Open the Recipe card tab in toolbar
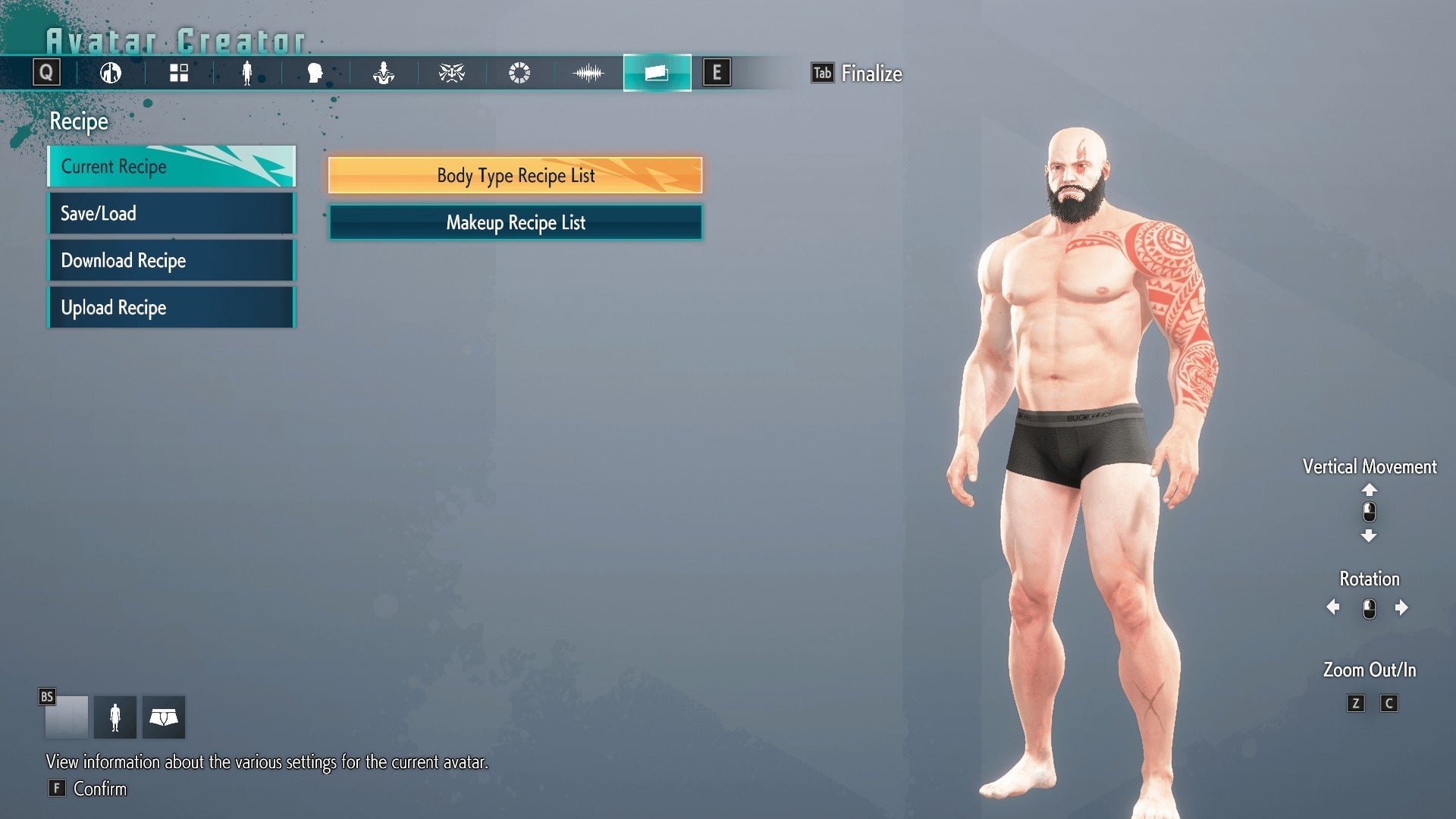The height and width of the screenshot is (819, 1456). coord(657,74)
